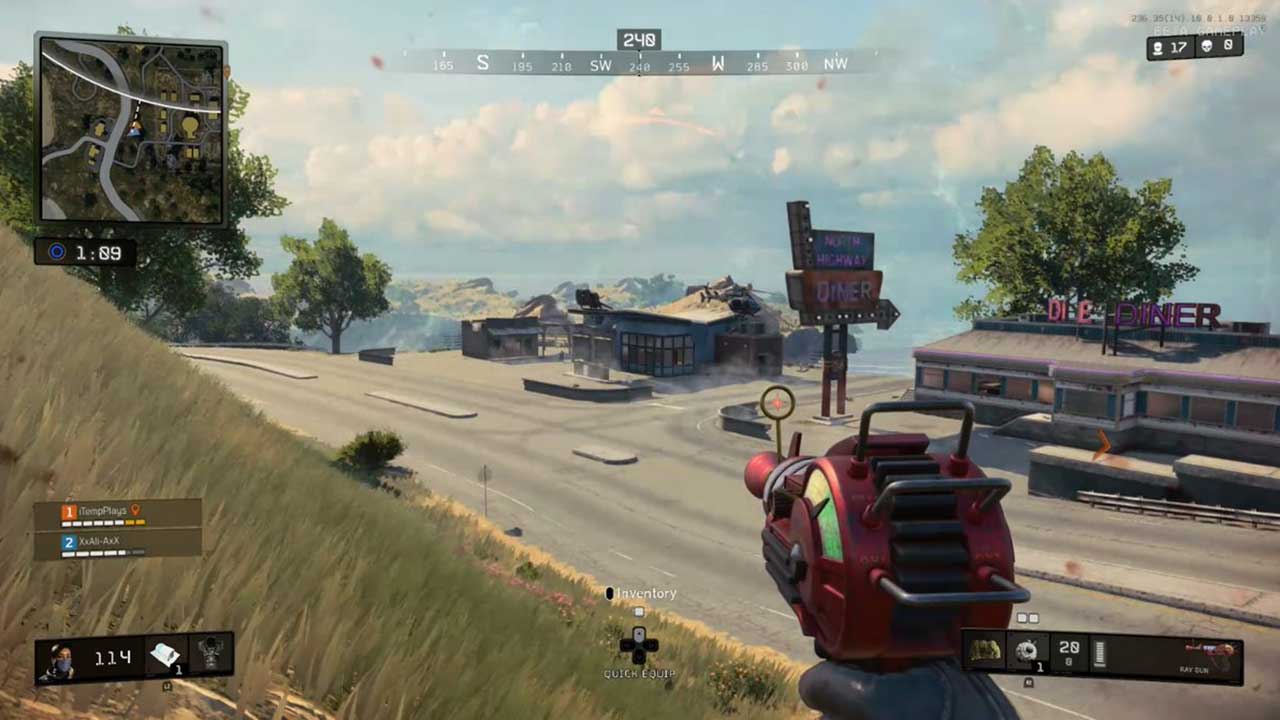Open the Quick Equip d-pad menu

[x=638, y=646]
